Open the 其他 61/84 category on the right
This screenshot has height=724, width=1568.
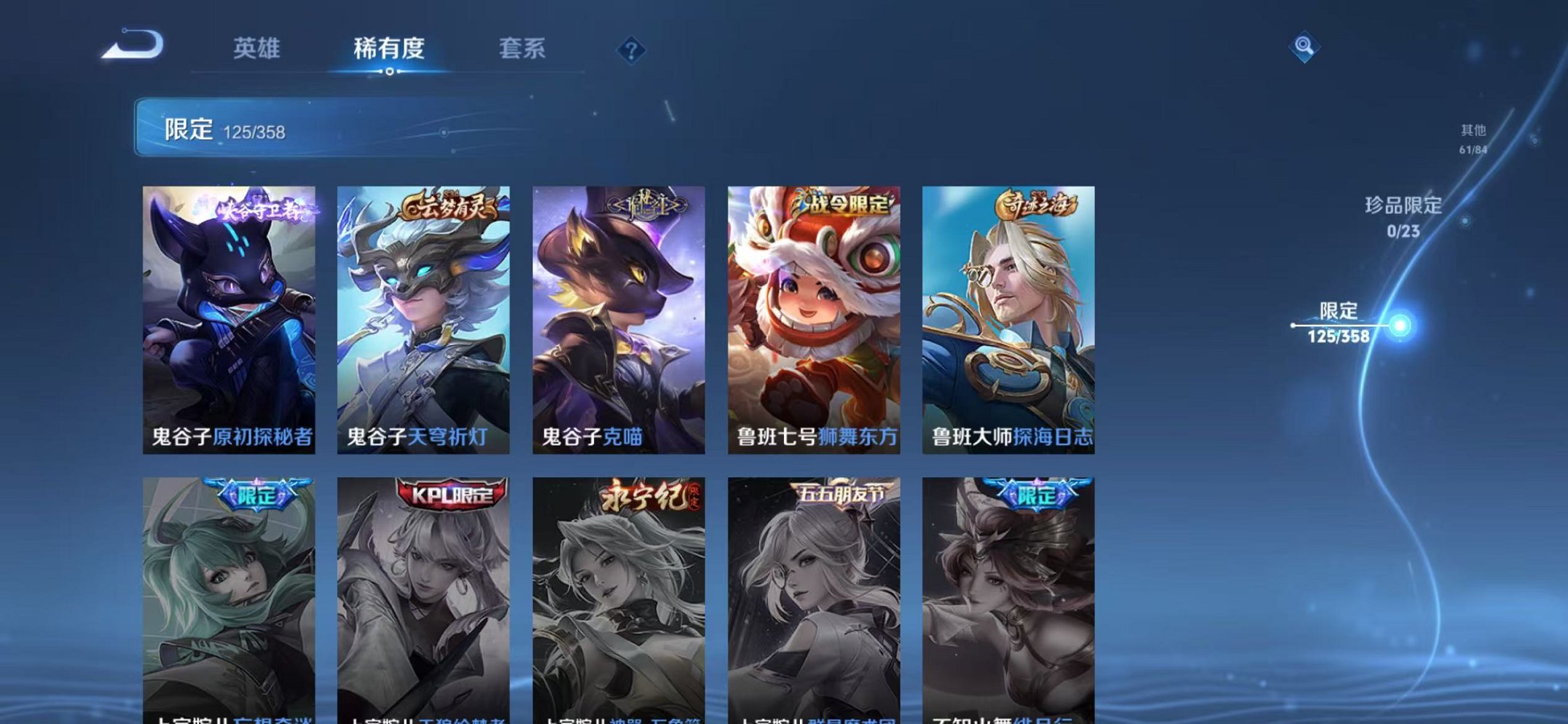(1473, 137)
